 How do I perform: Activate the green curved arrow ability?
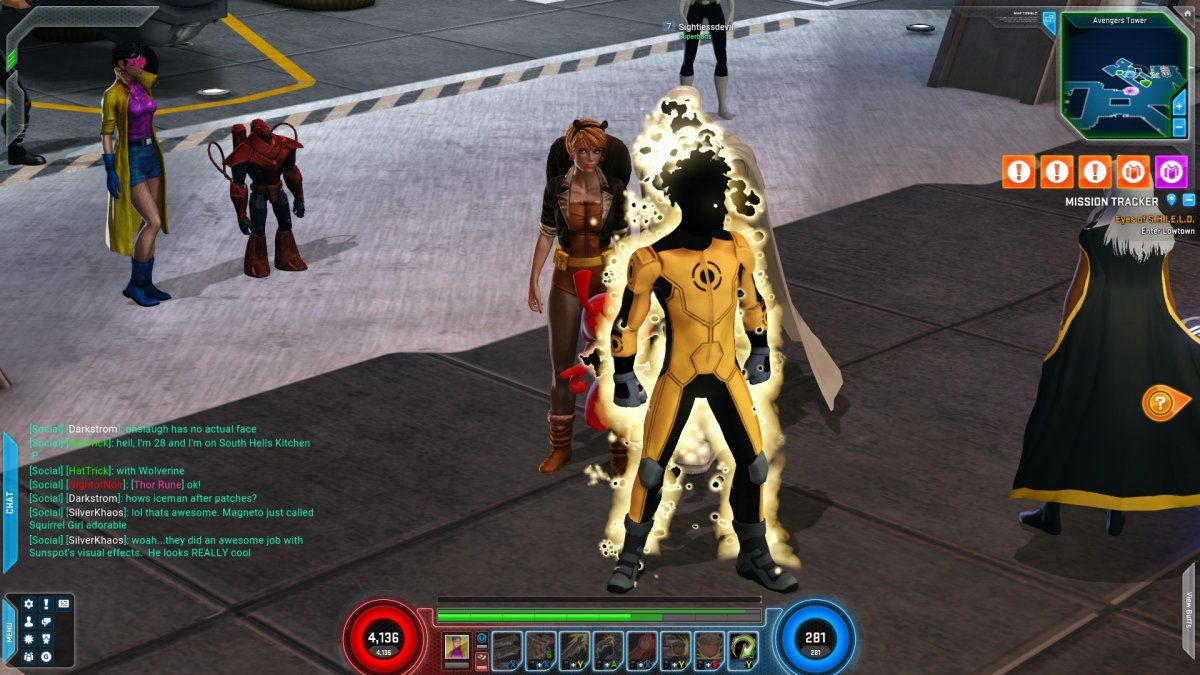(742, 648)
